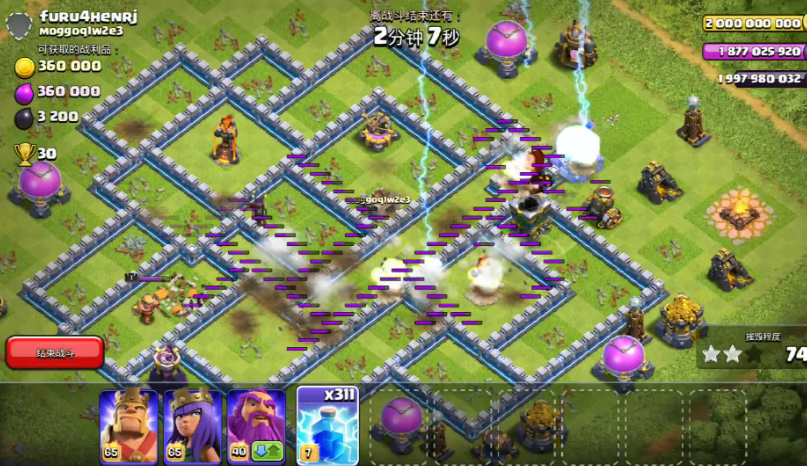Click the red End Battle button
The height and width of the screenshot is (466, 807).
pos(55,352)
